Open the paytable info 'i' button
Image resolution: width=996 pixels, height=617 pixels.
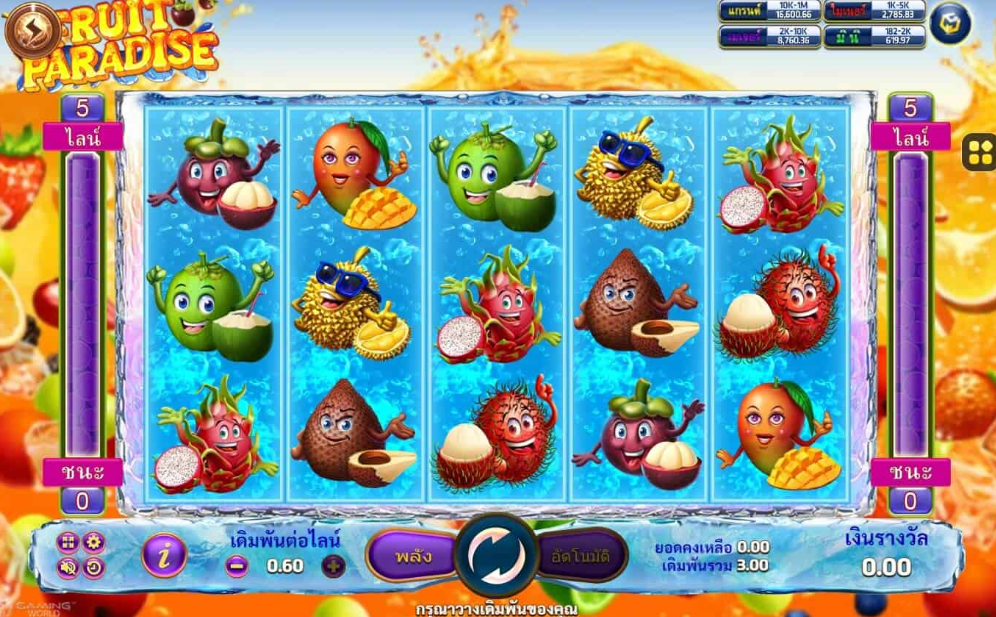[x=164, y=554]
